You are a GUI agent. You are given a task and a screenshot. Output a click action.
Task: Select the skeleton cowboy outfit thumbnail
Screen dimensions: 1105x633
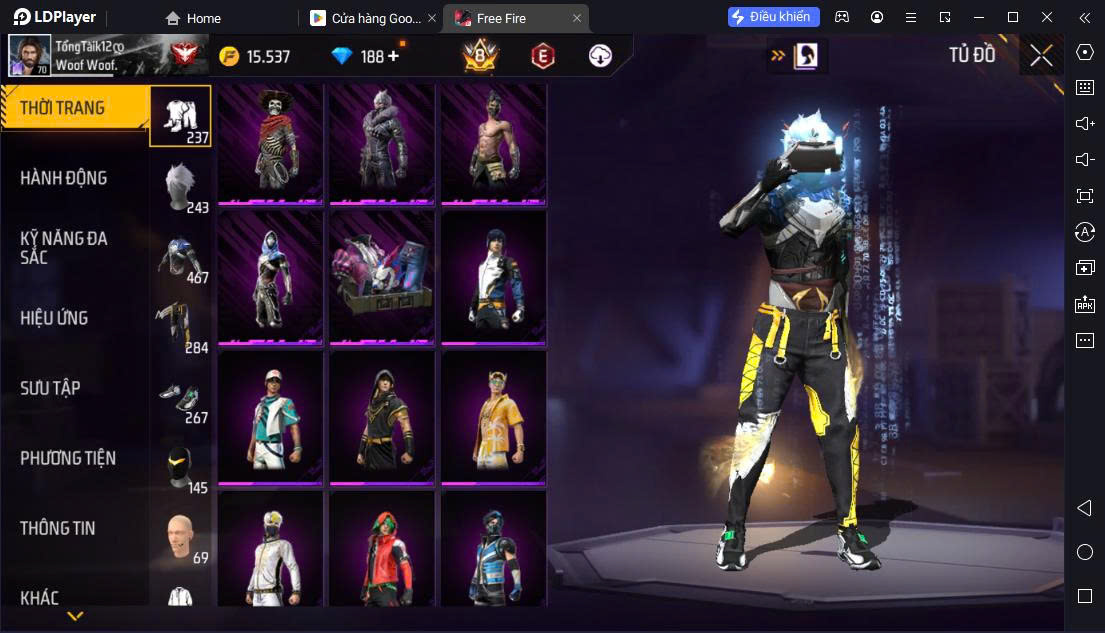coord(270,143)
